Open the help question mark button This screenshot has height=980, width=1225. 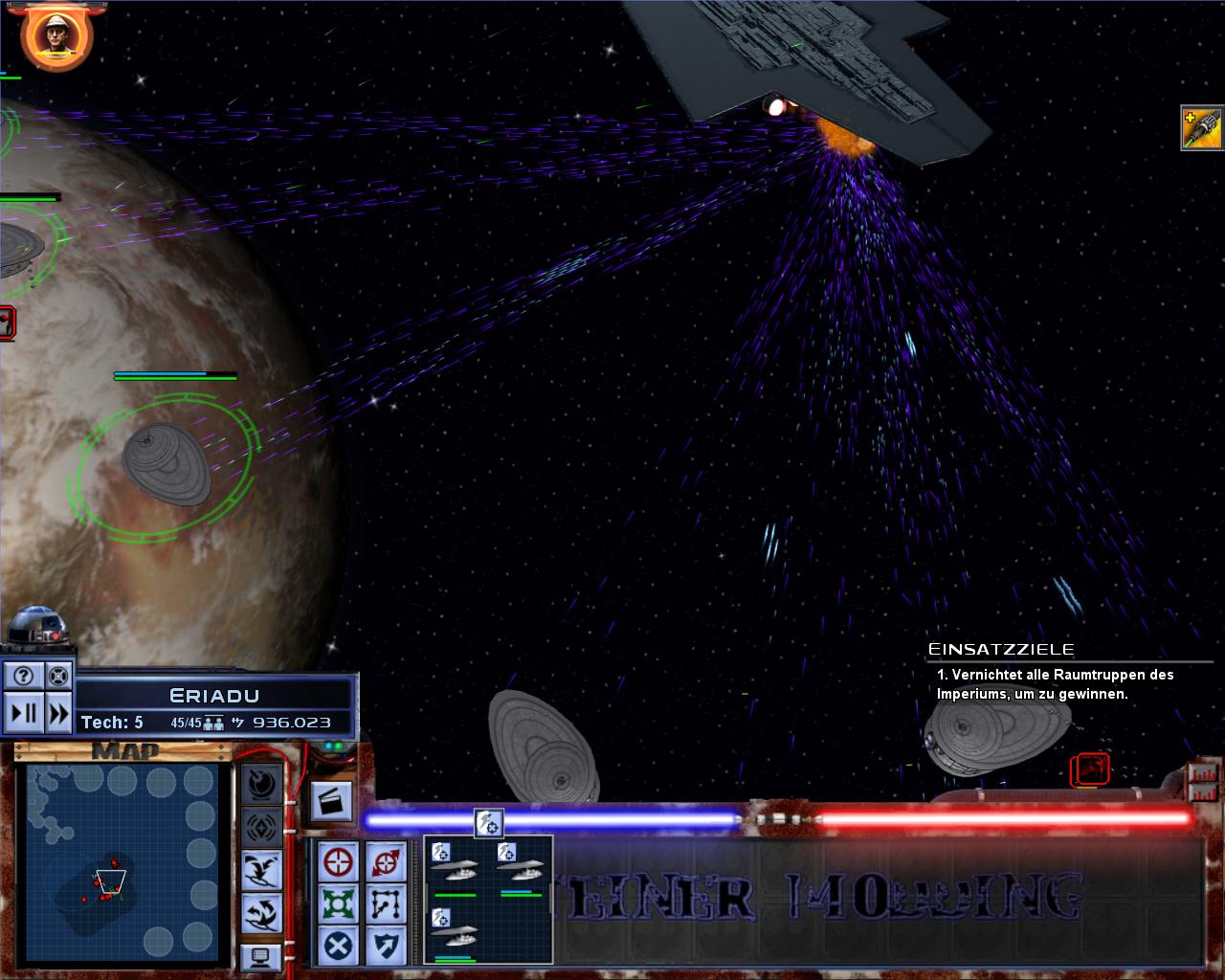(23, 677)
